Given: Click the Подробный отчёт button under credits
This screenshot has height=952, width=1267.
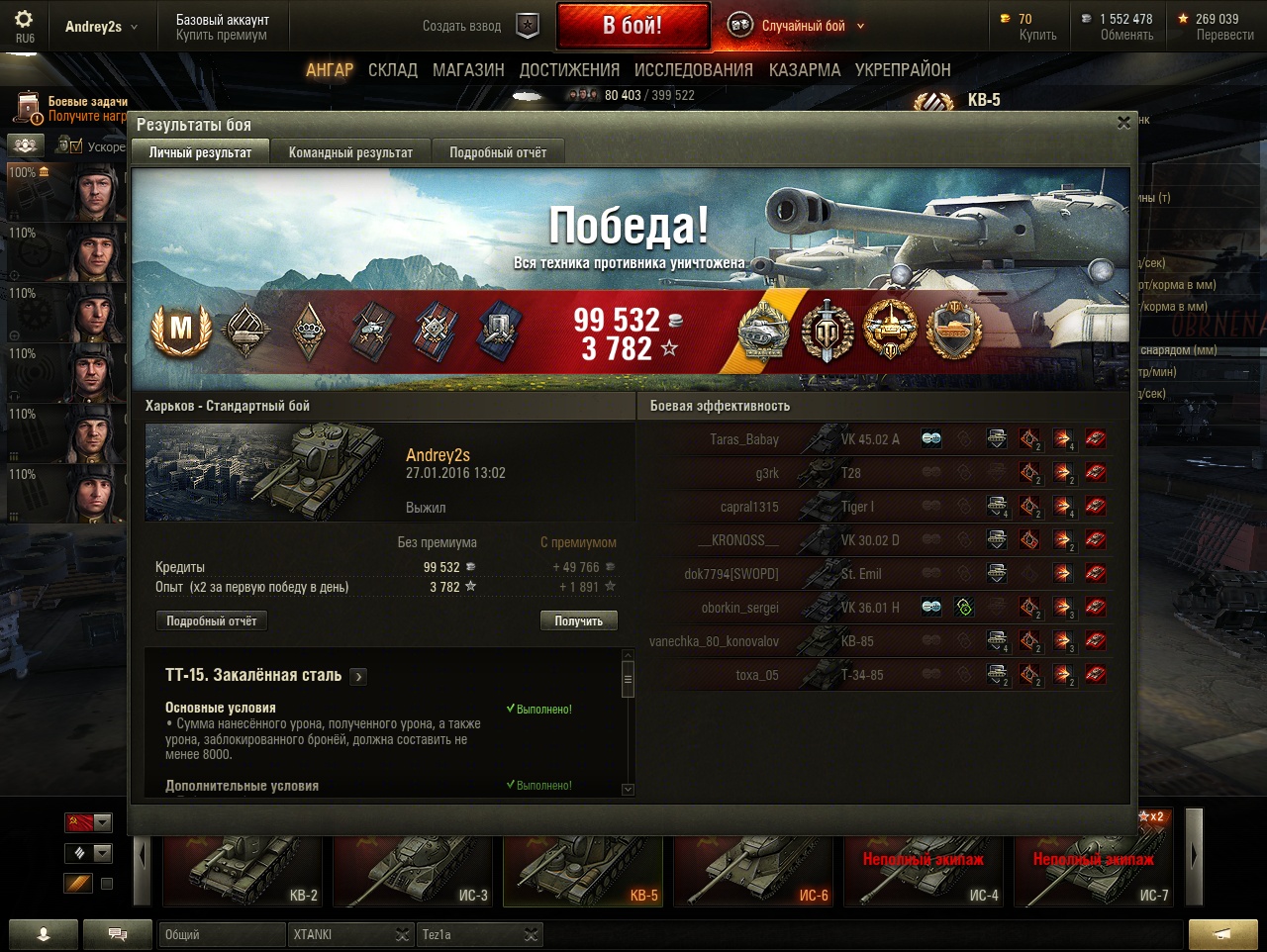Looking at the screenshot, I should [x=211, y=620].
